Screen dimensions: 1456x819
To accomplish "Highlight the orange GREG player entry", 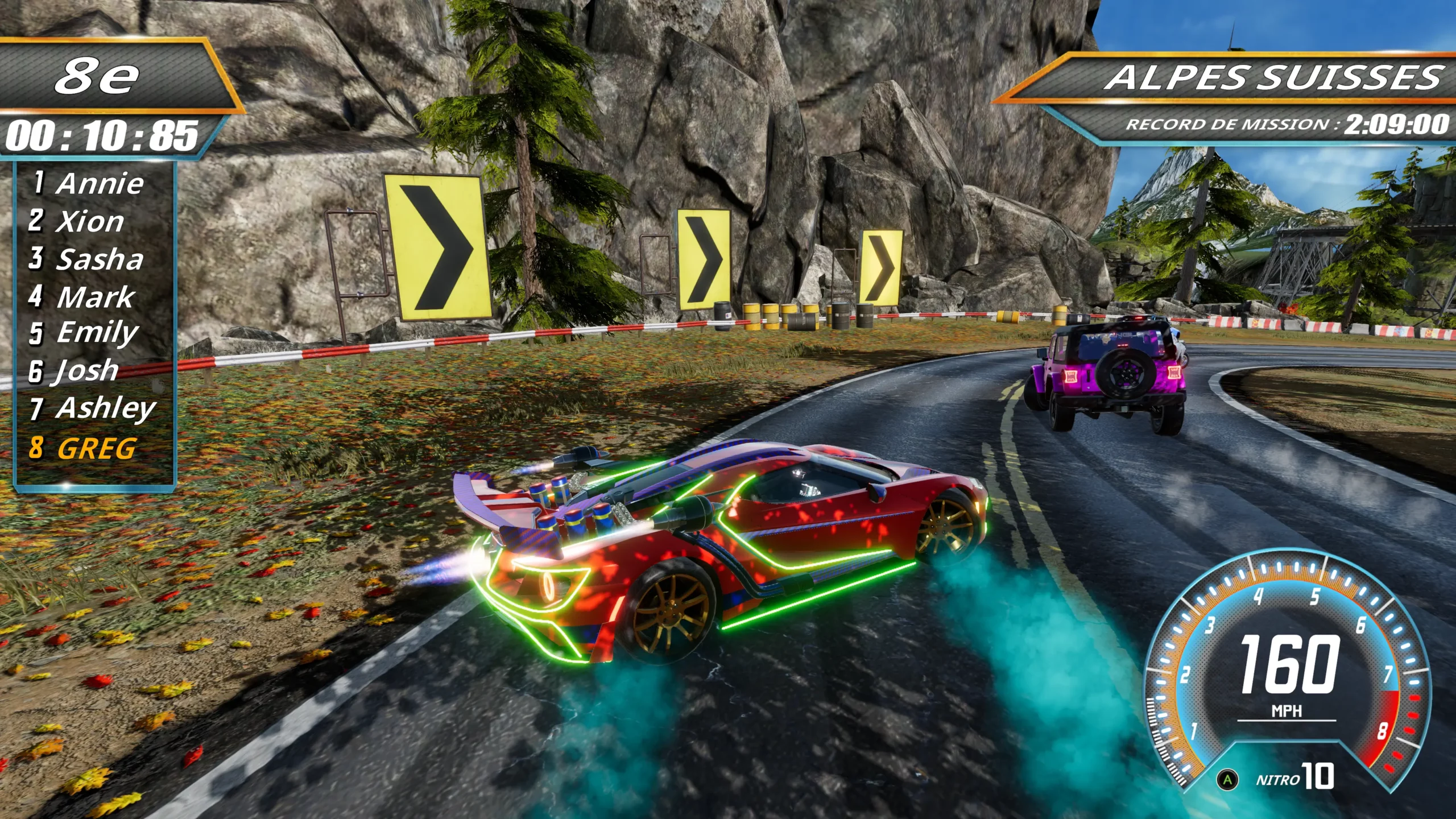I will point(83,448).
